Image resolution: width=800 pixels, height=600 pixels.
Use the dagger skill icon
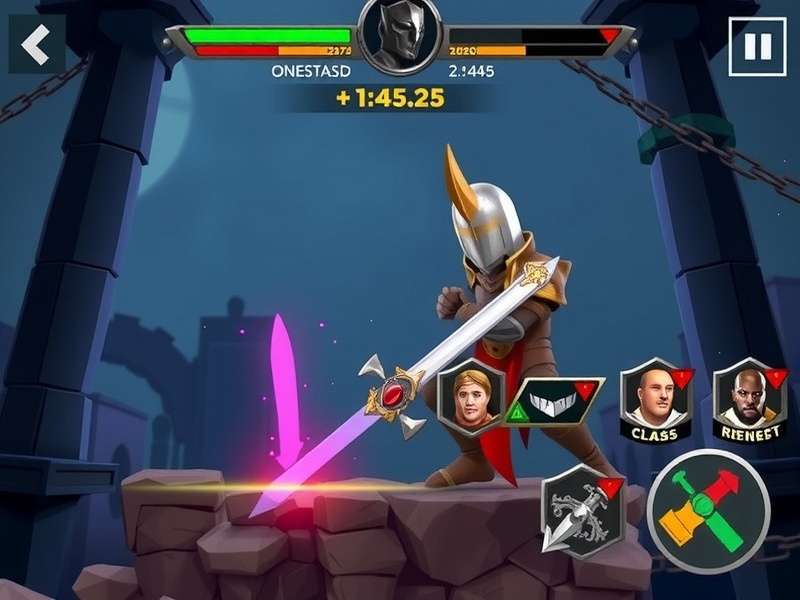(582, 510)
